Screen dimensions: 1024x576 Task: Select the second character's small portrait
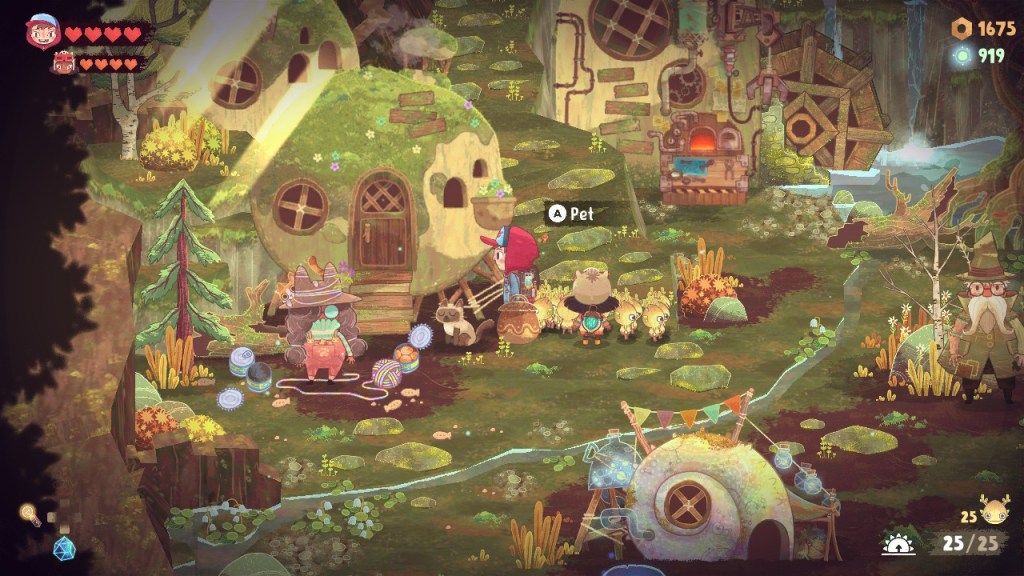[x=62, y=64]
